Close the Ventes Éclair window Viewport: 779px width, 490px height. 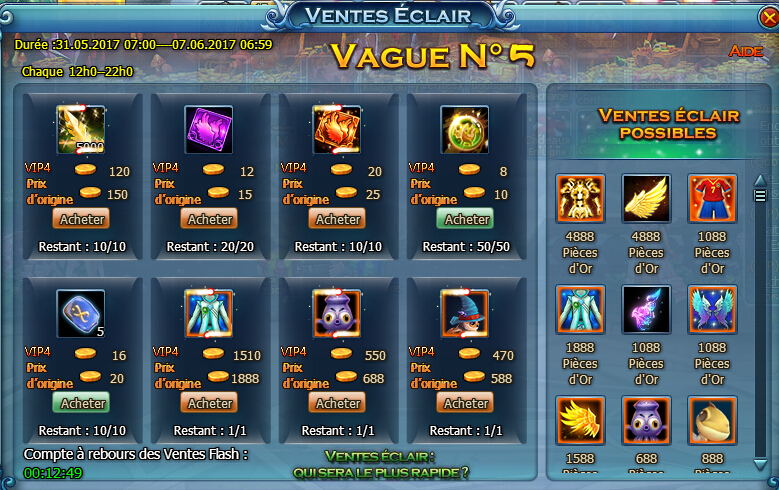(765, 18)
